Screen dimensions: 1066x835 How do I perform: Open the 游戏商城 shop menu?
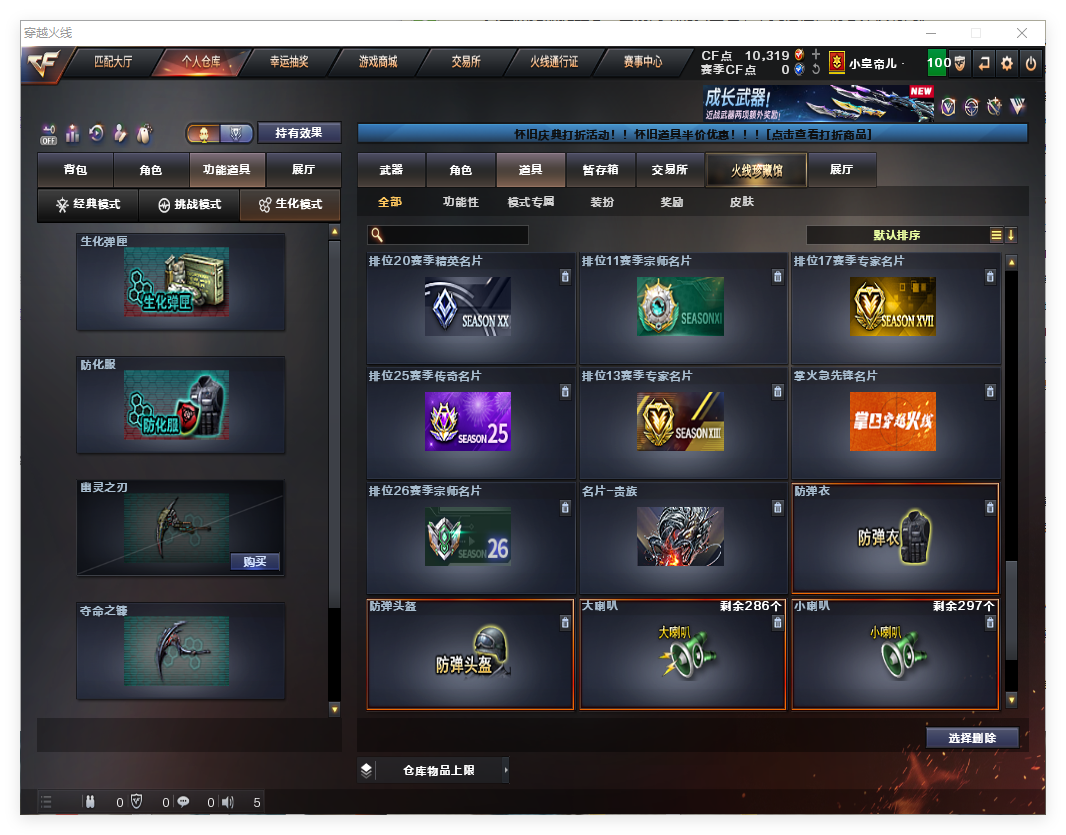378,62
